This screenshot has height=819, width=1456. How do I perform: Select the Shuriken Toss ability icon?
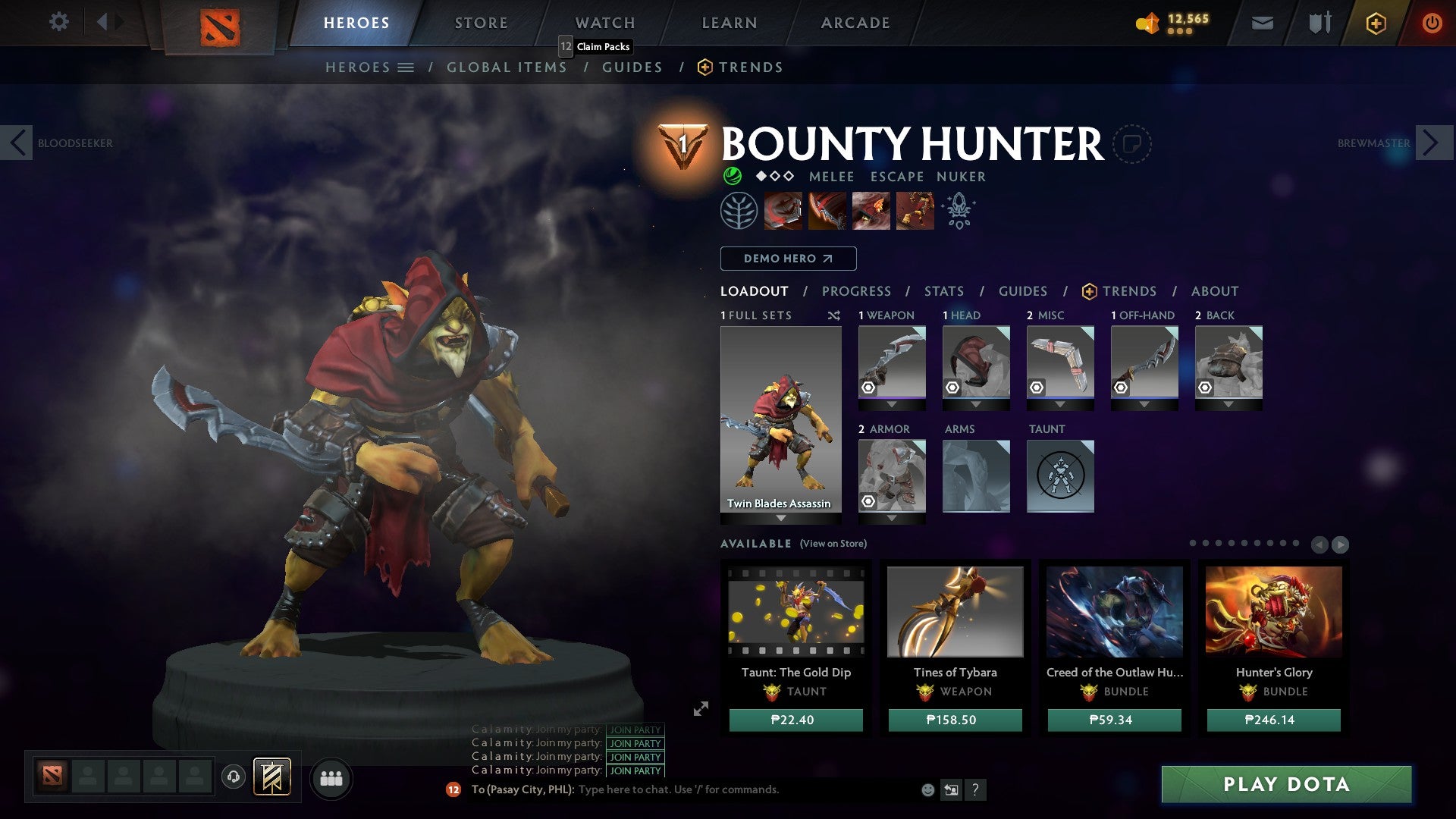pyautogui.click(x=783, y=210)
